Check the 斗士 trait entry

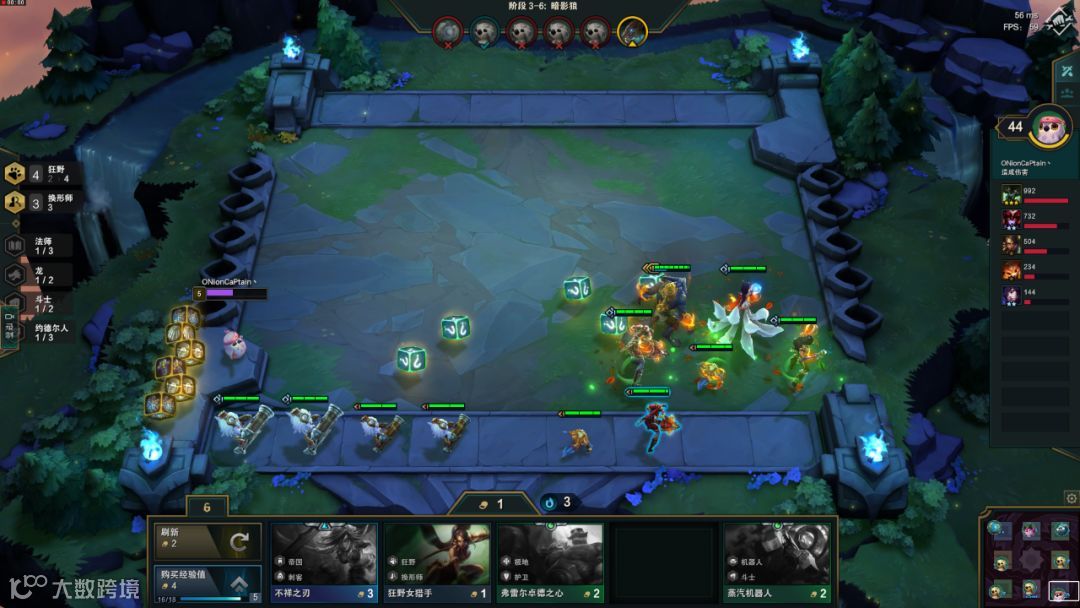point(42,303)
